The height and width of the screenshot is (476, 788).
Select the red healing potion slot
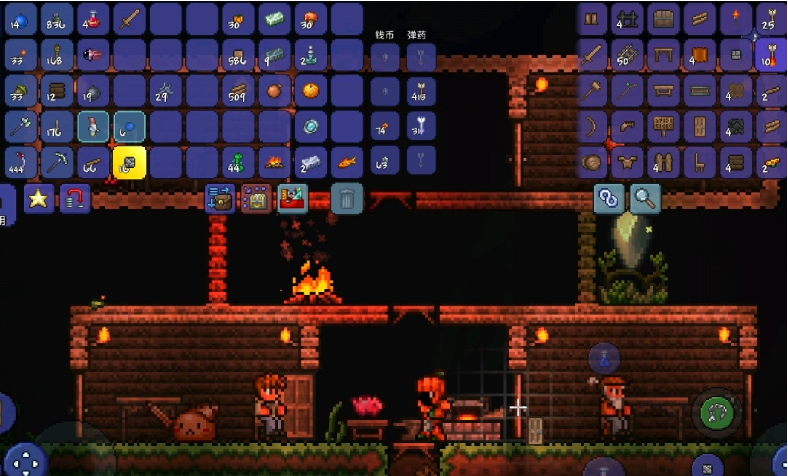tap(93, 18)
